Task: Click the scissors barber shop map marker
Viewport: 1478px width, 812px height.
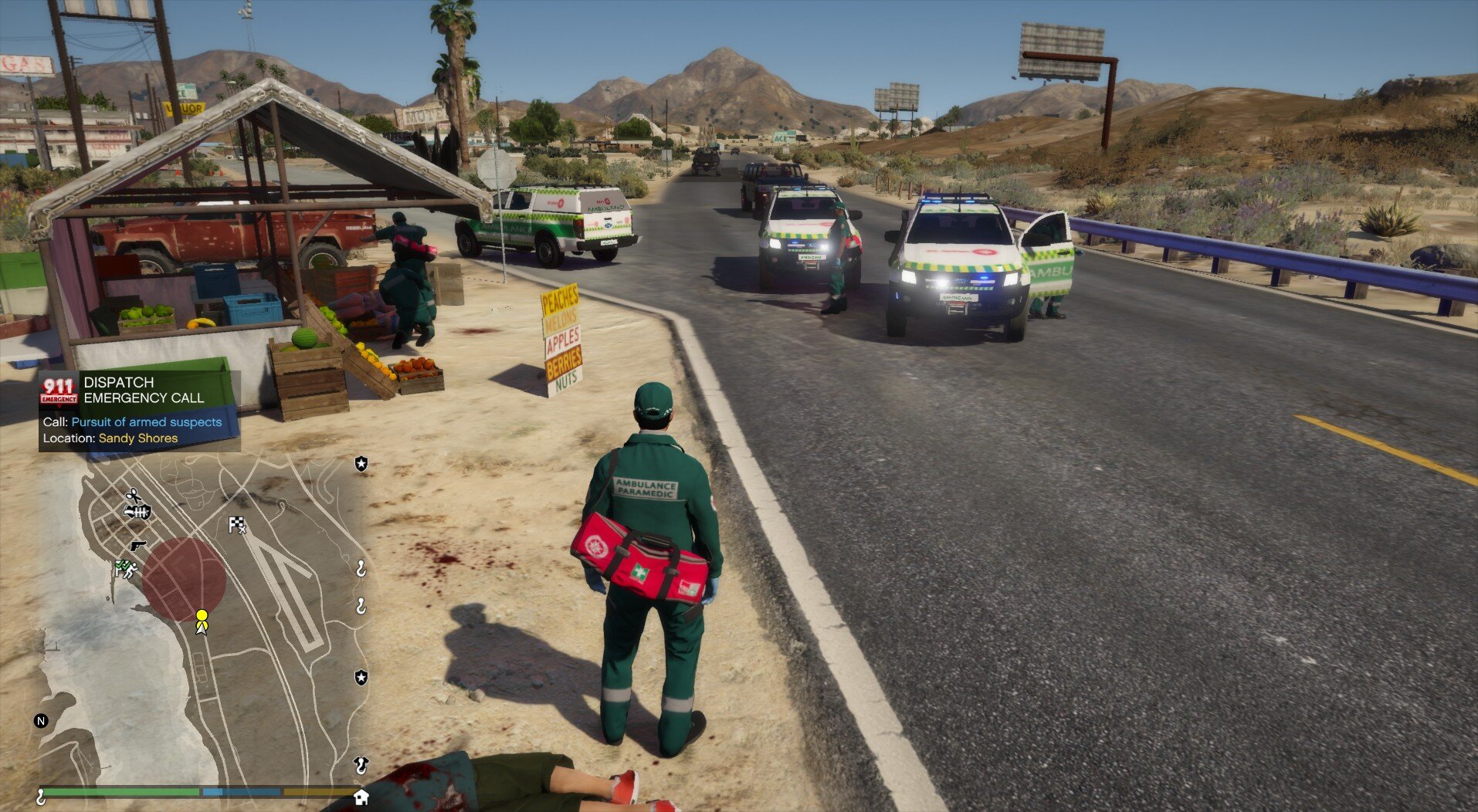Action: coord(134,495)
